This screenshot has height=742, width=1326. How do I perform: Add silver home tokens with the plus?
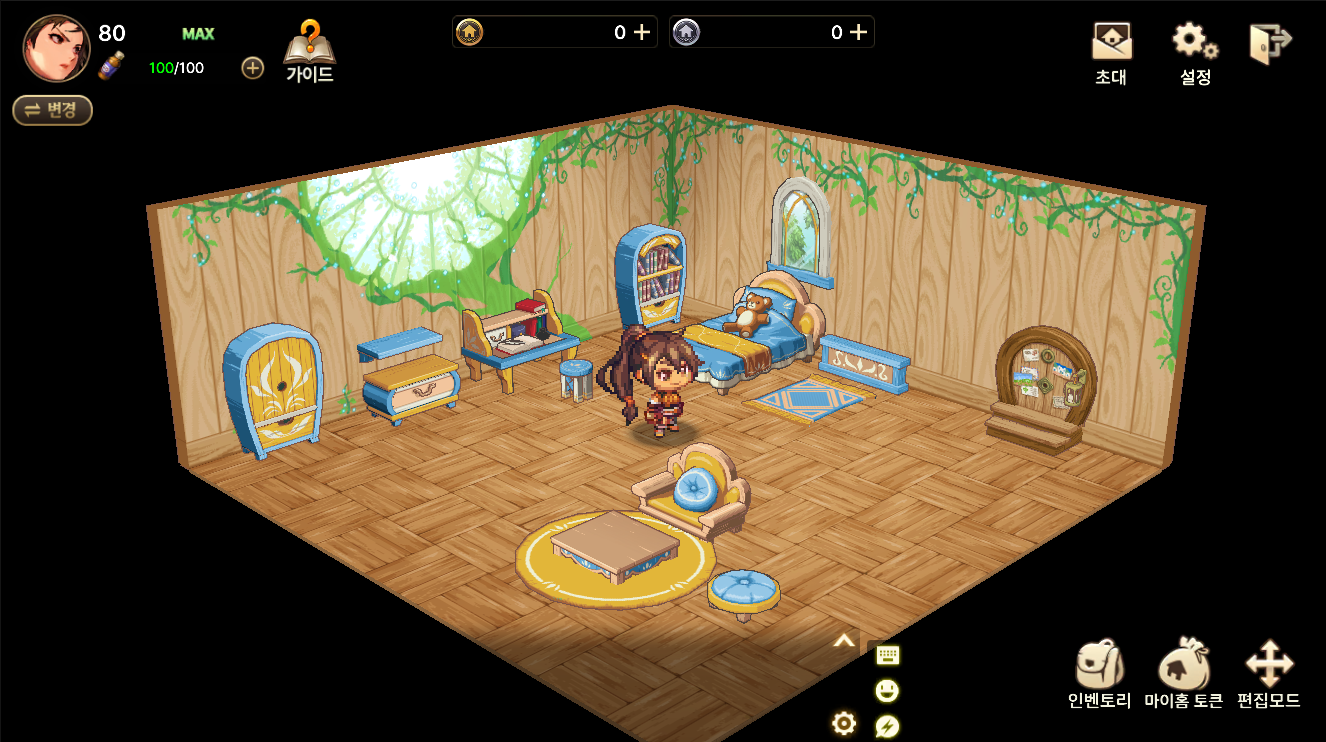click(858, 32)
